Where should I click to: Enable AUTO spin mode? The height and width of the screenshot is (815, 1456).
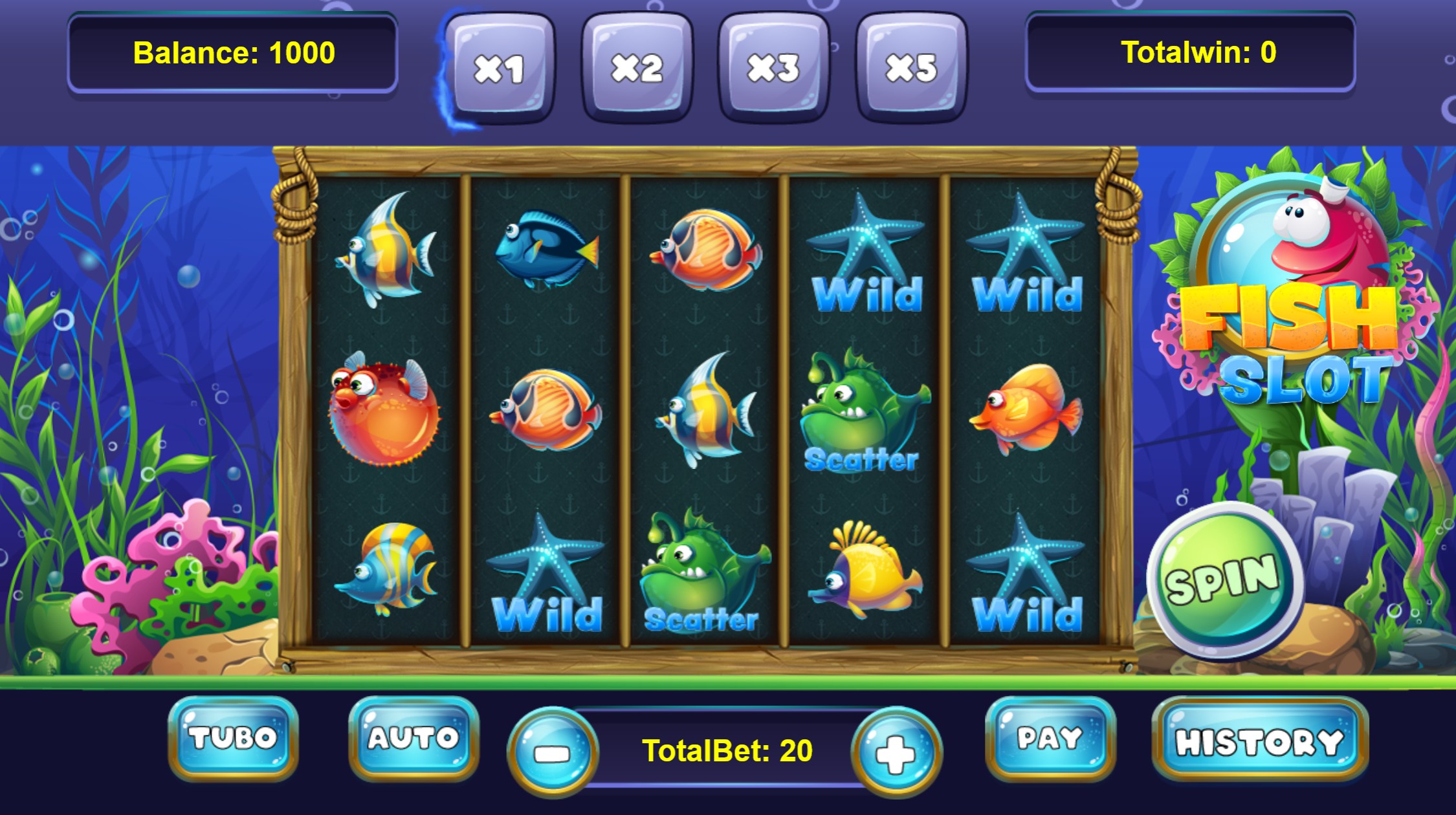coord(414,737)
